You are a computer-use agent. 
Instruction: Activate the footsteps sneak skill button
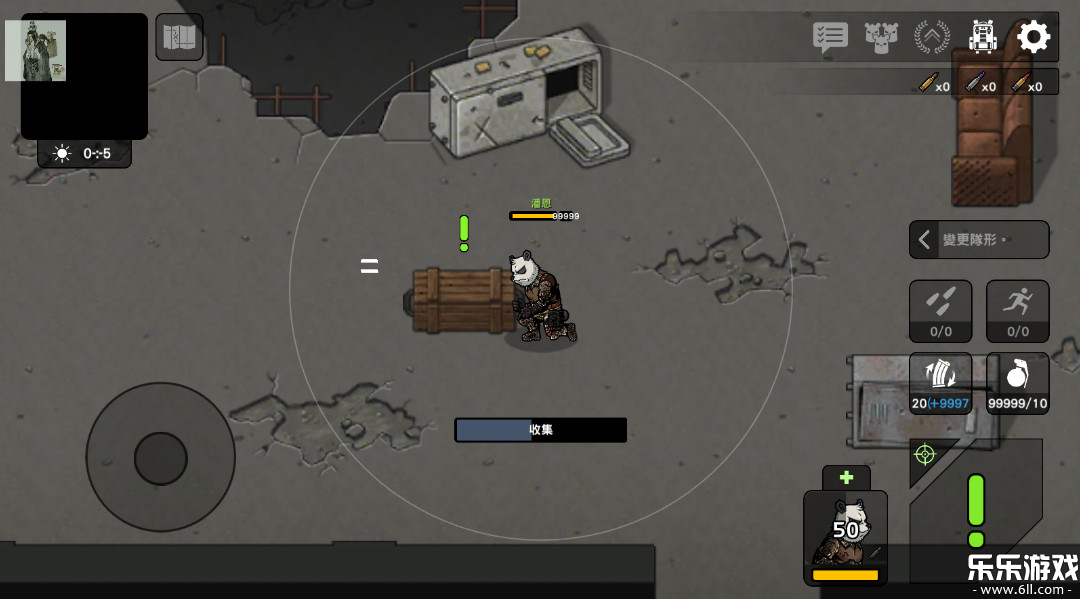click(940, 311)
